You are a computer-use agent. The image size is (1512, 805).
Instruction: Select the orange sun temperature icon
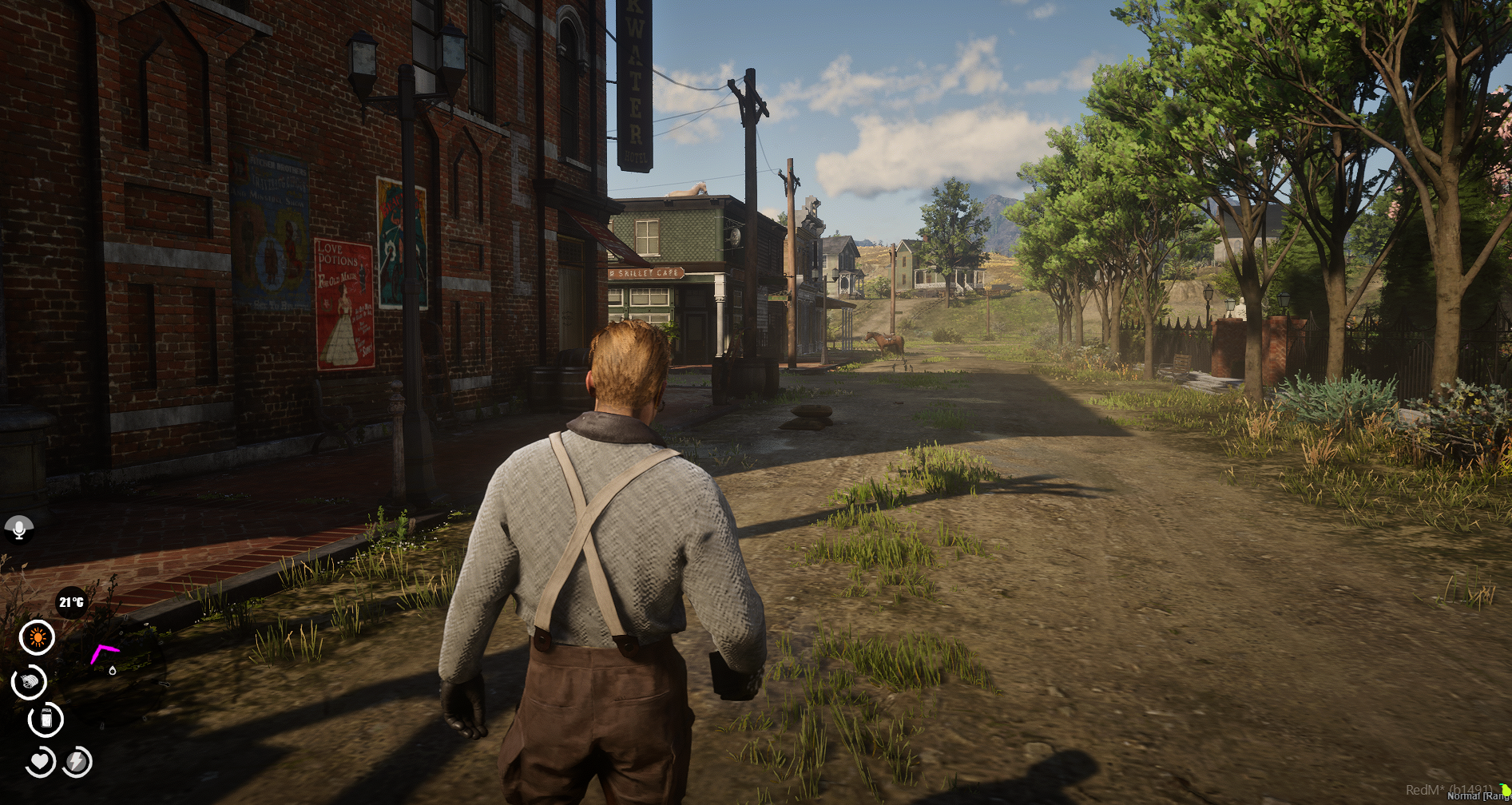[x=37, y=637]
